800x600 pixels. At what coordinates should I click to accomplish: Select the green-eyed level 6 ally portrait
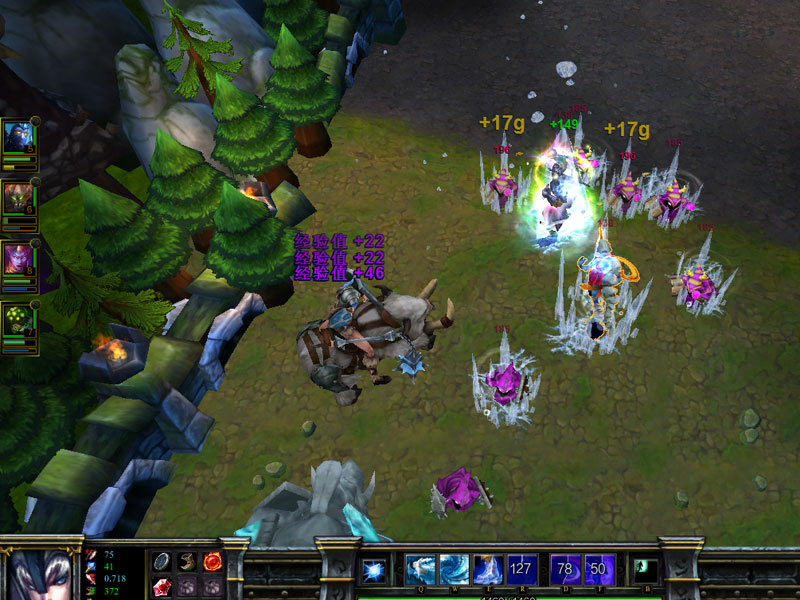17,199
